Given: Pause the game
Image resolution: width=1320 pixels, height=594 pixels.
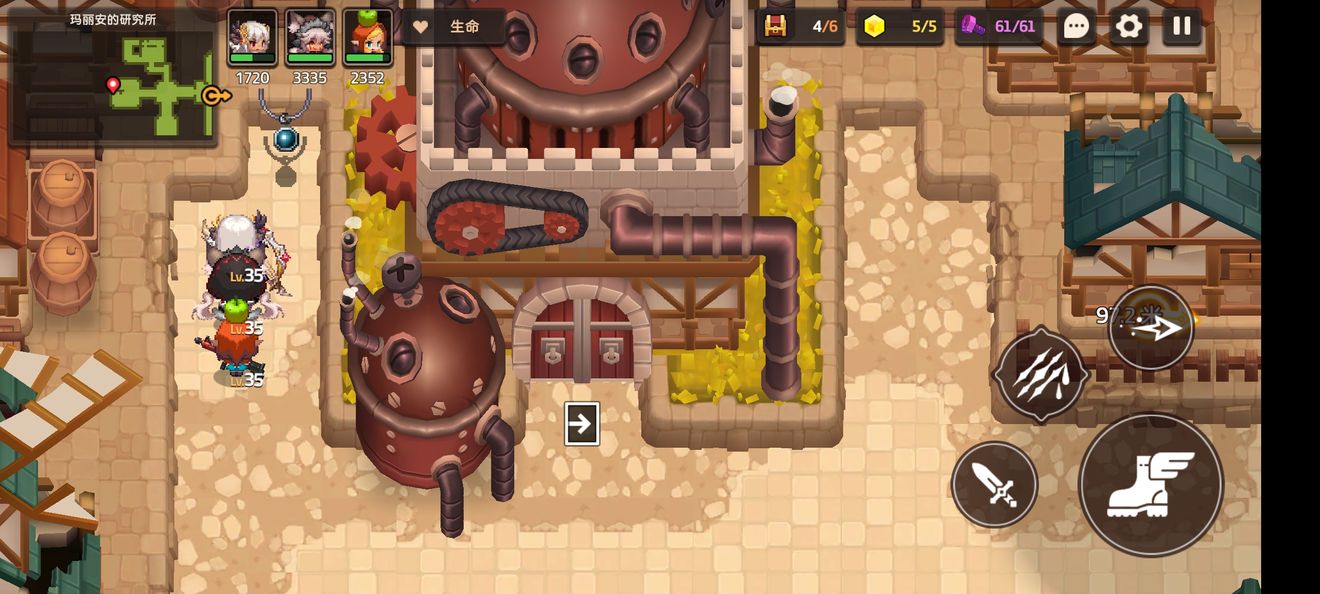Looking at the screenshot, I should tap(1182, 26).
